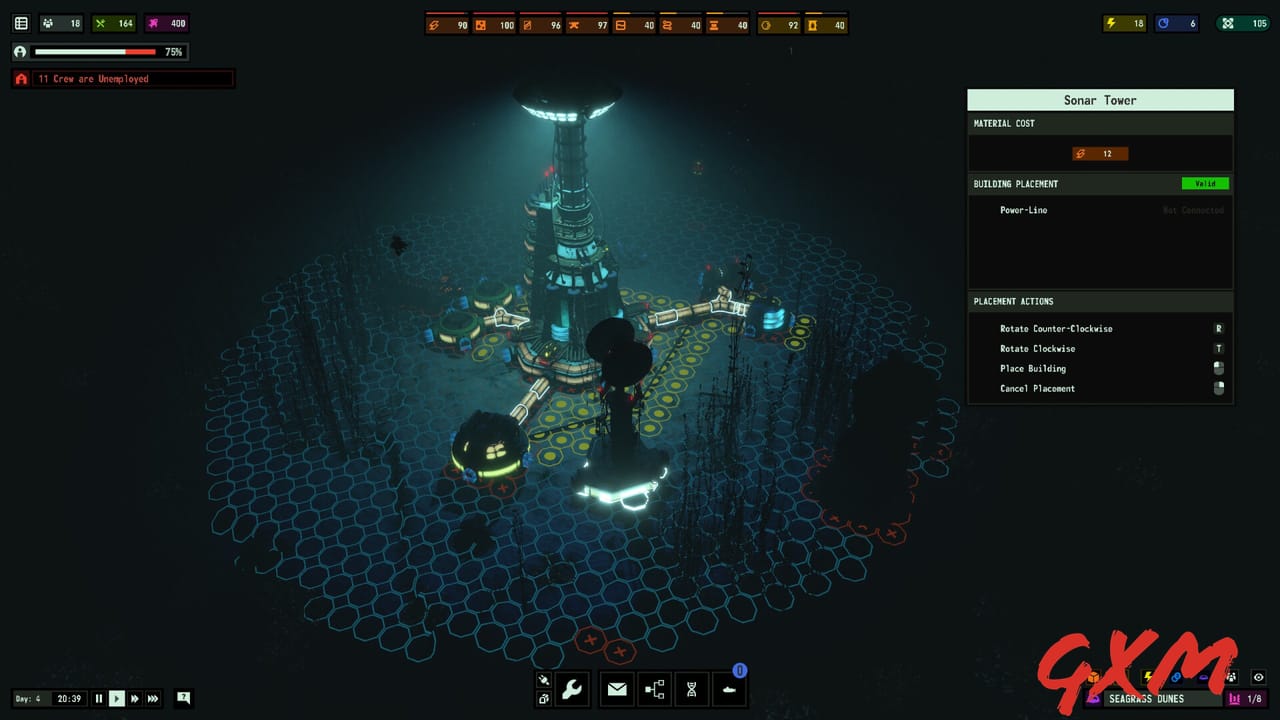Screen dimensions: 1280x720
Task: Open the top-left main menu icon
Action: [22, 22]
